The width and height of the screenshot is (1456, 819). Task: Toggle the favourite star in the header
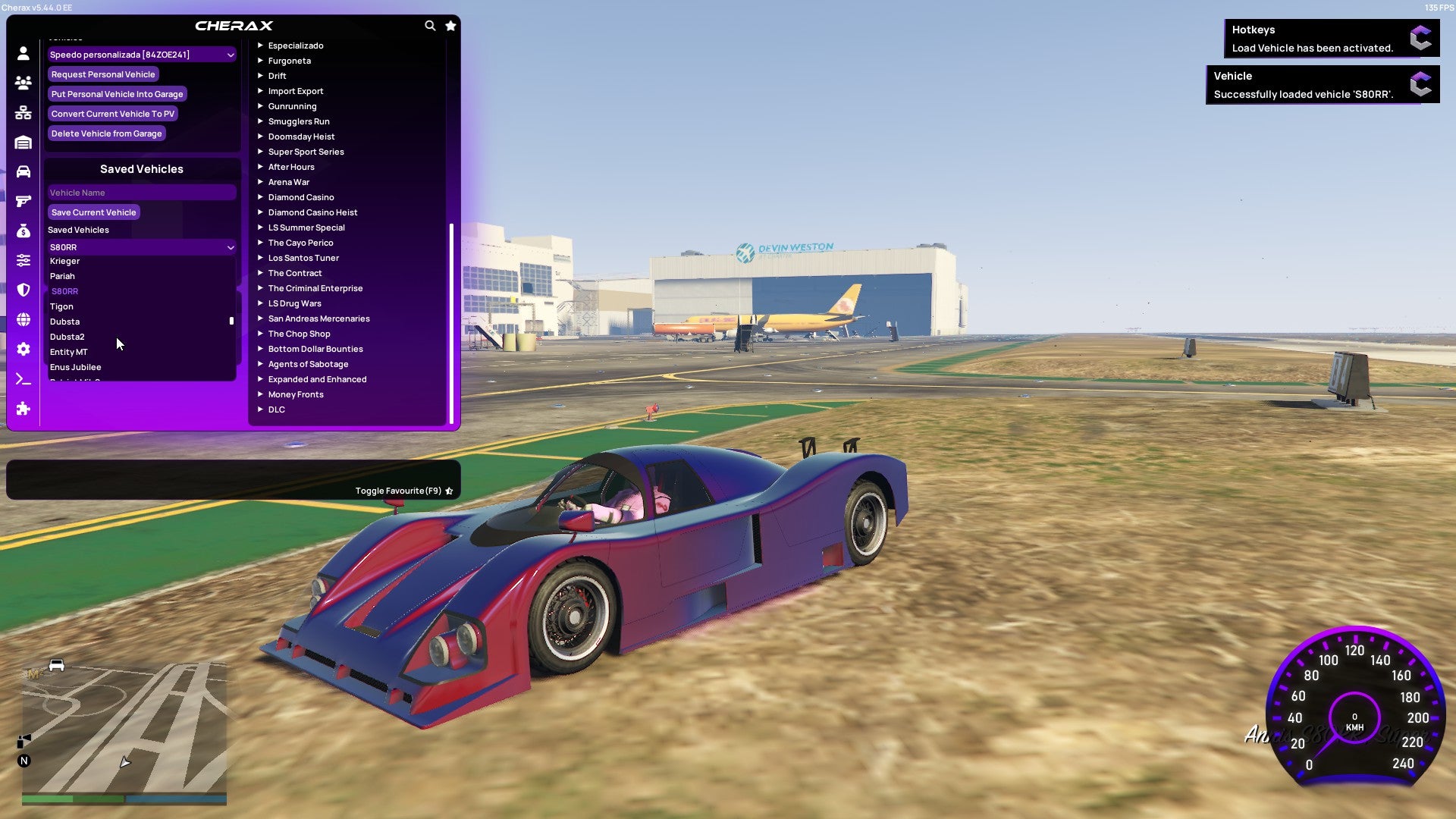click(450, 25)
